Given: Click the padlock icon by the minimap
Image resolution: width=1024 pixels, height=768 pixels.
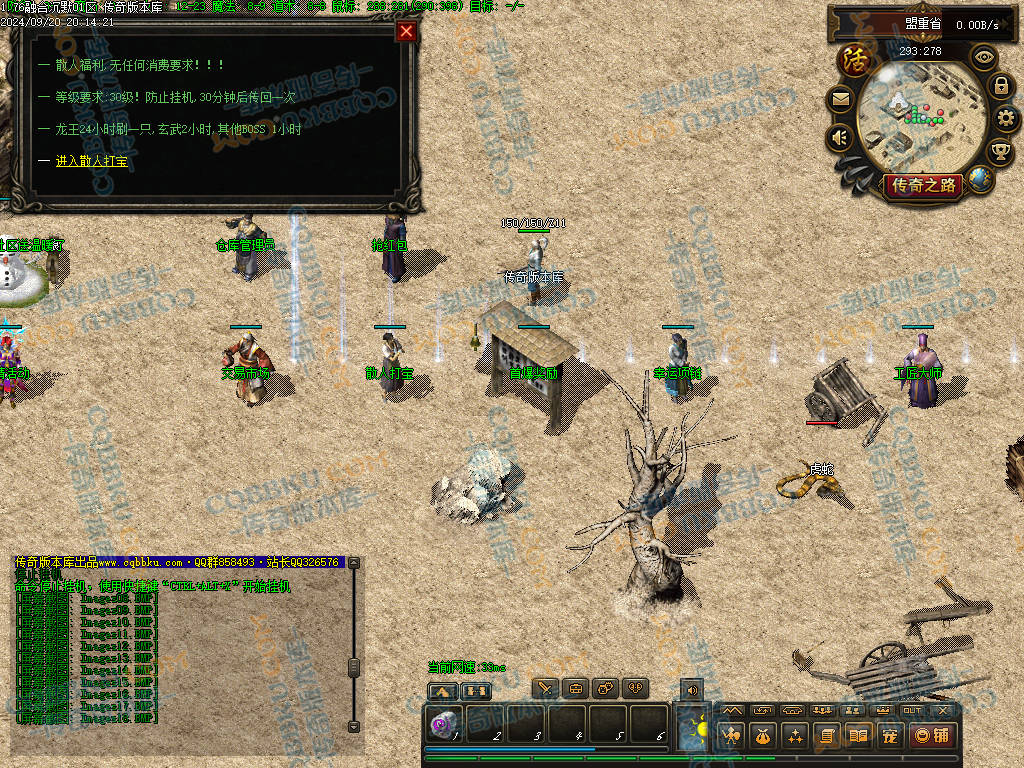Looking at the screenshot, I should [x=1001, y=86].
